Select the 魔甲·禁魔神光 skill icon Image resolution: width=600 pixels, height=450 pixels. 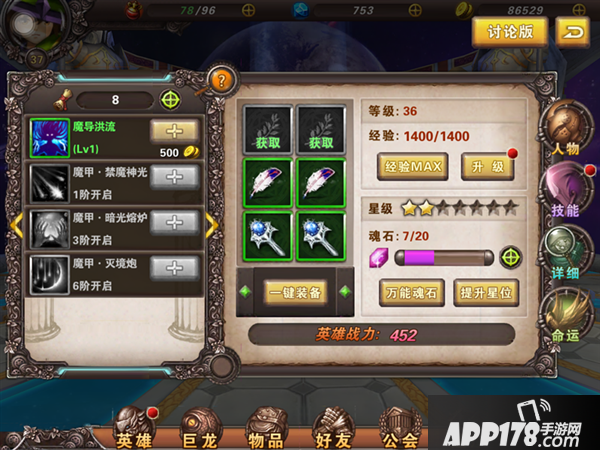[47, 178]
